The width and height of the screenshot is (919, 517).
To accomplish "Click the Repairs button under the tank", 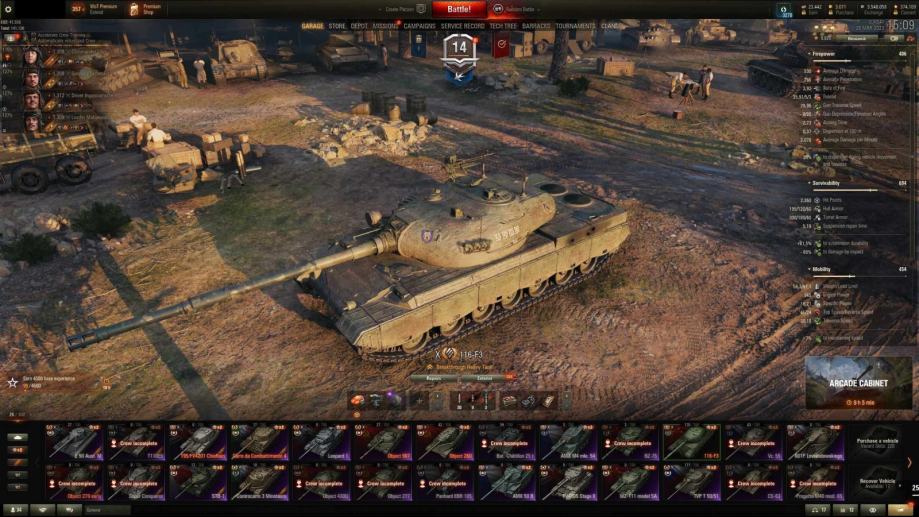I will [x=434, y=378].
